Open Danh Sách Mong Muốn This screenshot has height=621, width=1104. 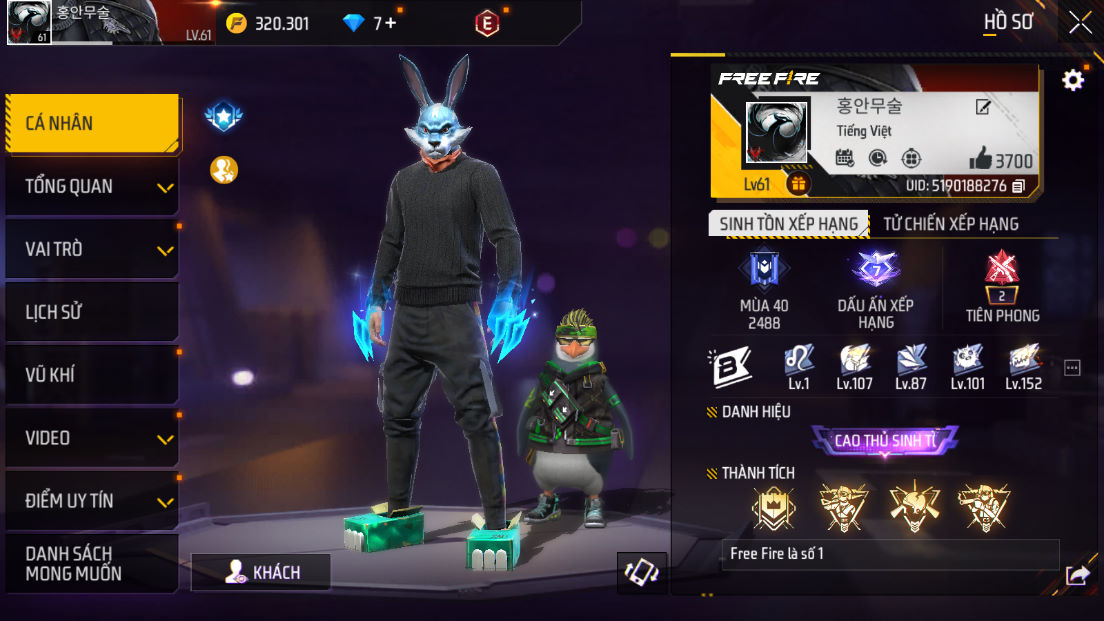tap(92, 564)
